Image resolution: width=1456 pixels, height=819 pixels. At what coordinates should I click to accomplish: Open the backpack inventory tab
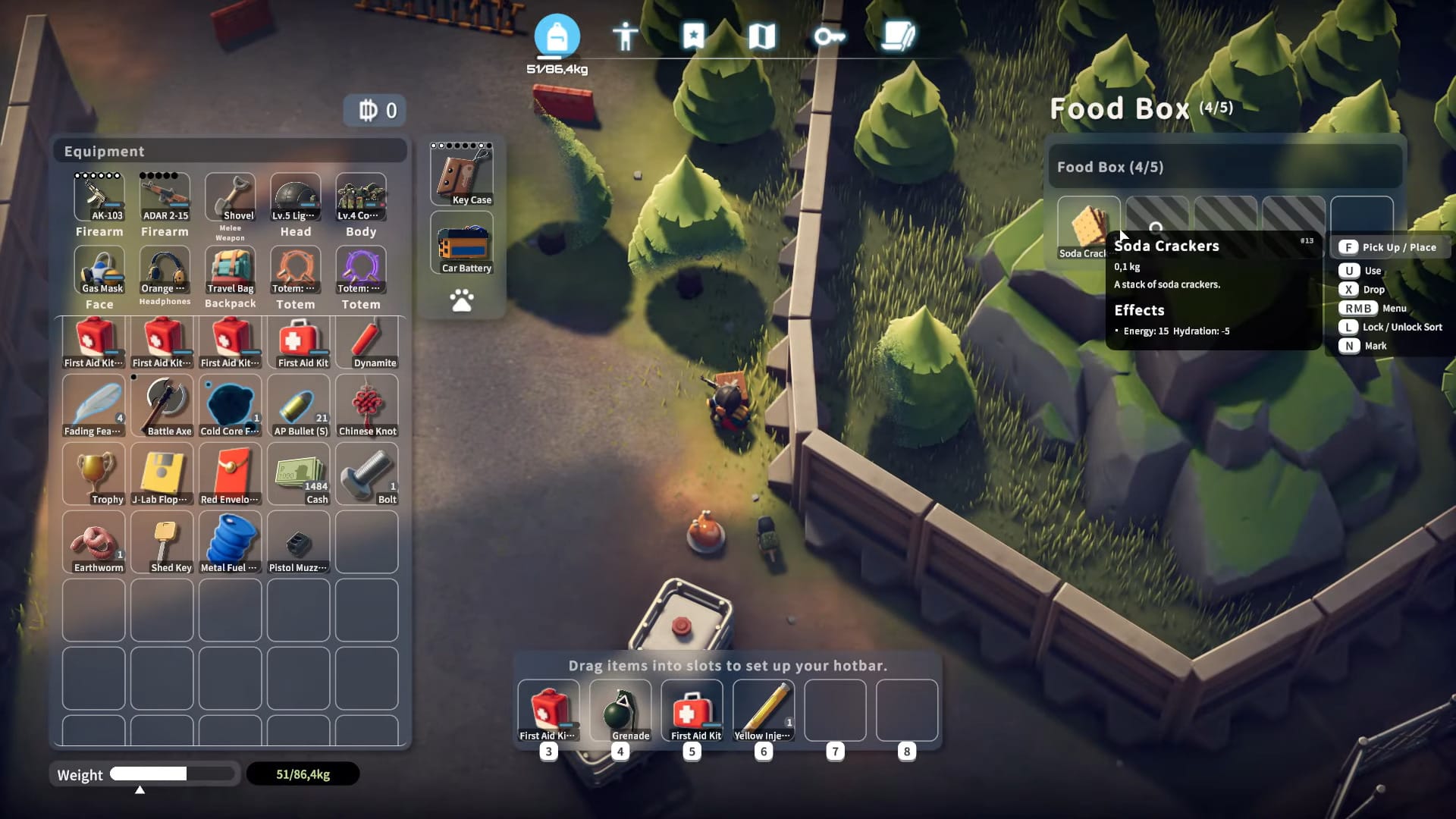click(x=557, y=36)
